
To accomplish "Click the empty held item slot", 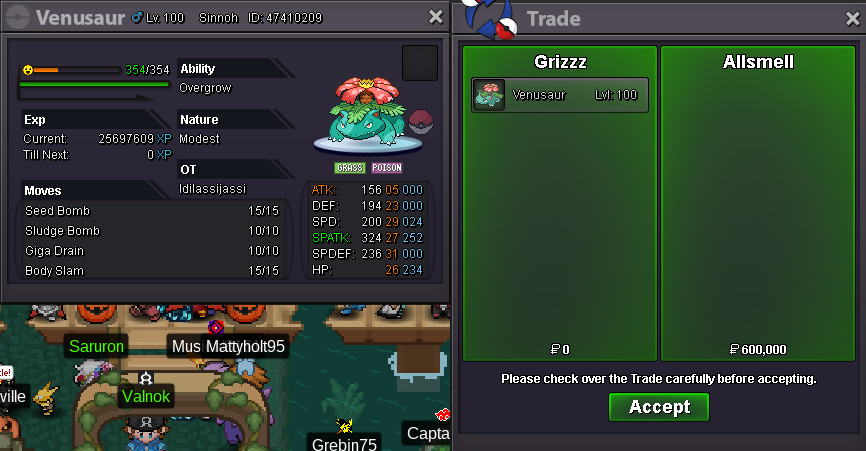I will pyautogui.click(x=419, y=62).
